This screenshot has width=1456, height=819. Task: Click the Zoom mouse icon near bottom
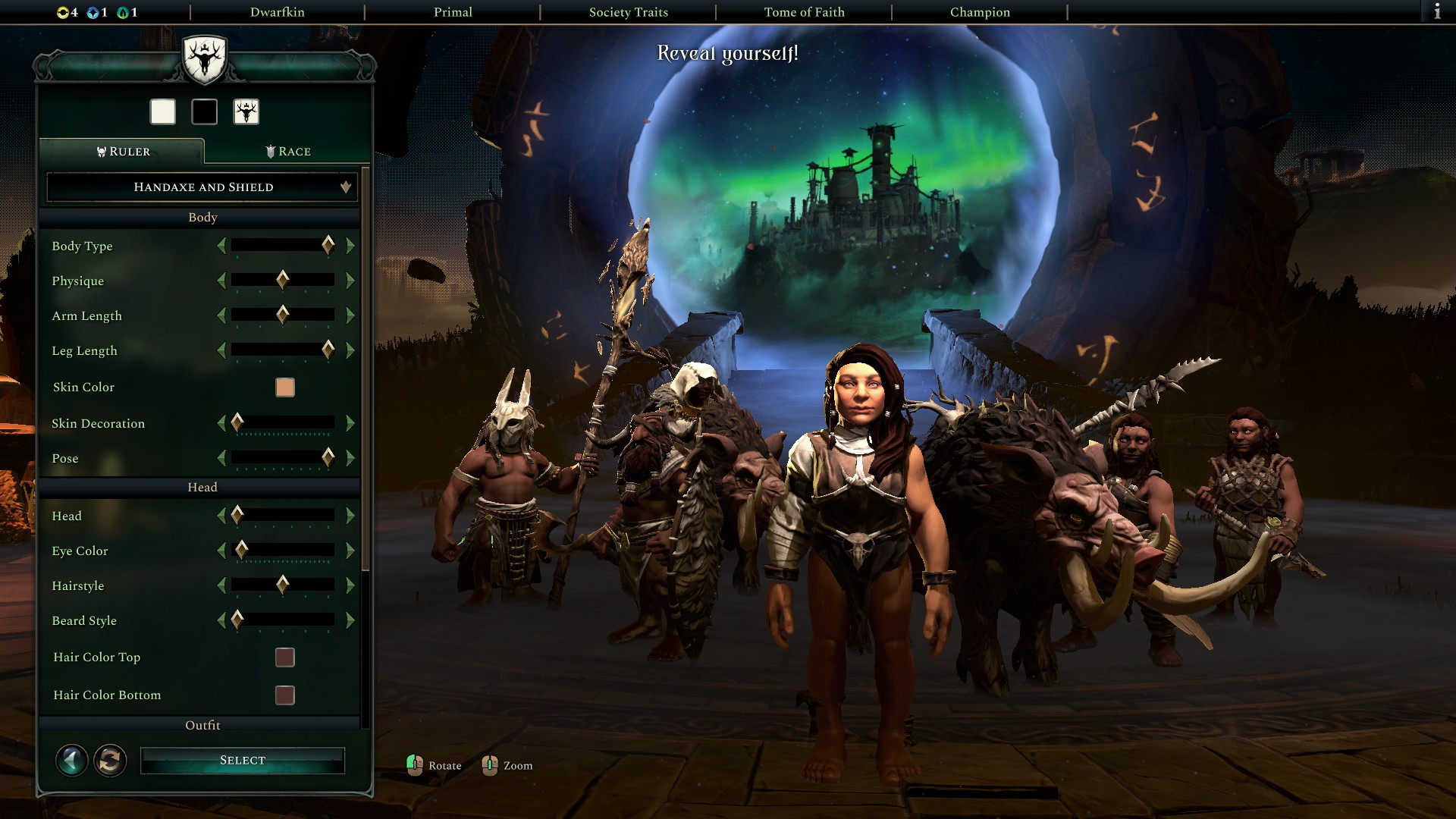coord(491,765)
